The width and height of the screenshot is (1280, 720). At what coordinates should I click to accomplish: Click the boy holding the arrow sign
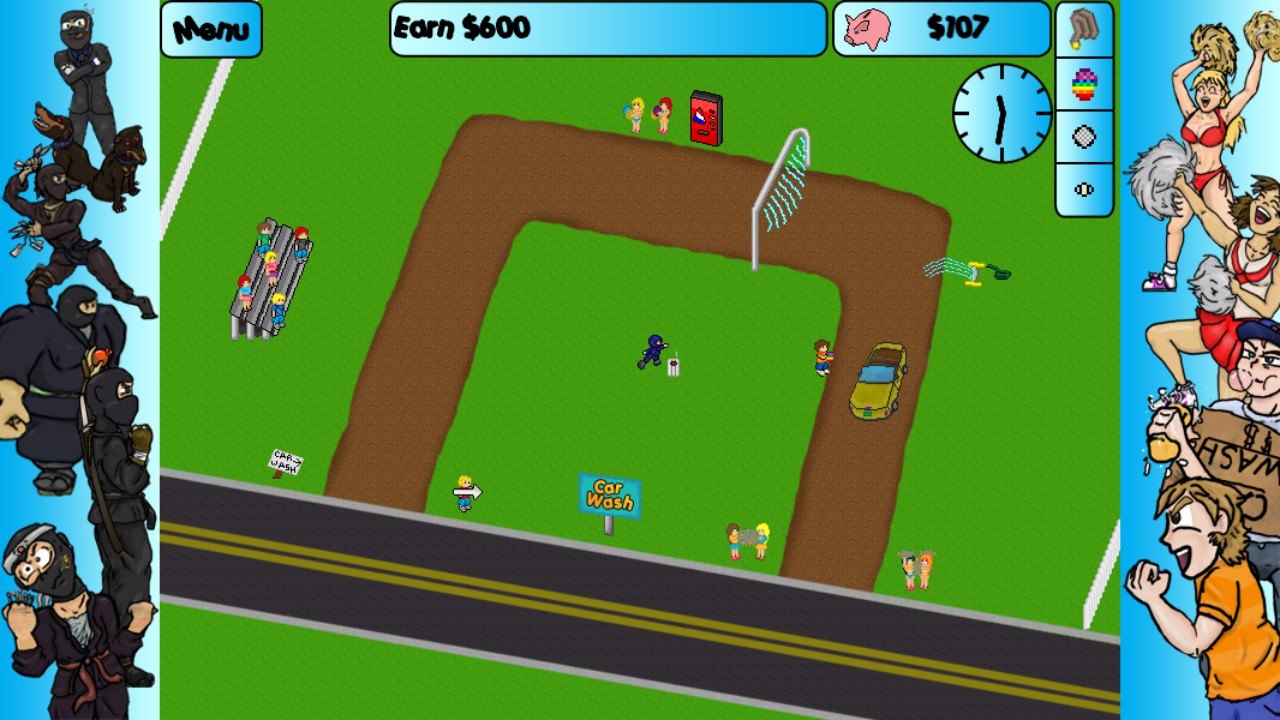pyautogui.click(x=465, y=492)
